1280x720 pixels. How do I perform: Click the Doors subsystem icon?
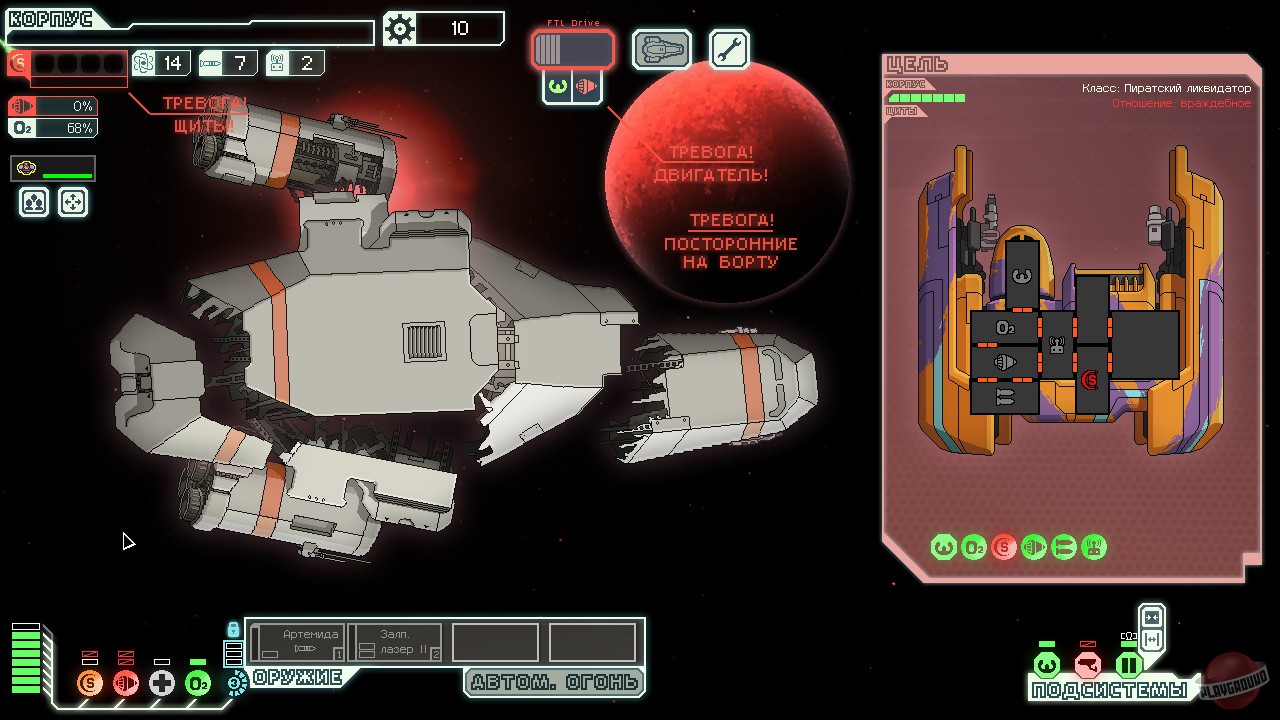(x=1128, y=663)
